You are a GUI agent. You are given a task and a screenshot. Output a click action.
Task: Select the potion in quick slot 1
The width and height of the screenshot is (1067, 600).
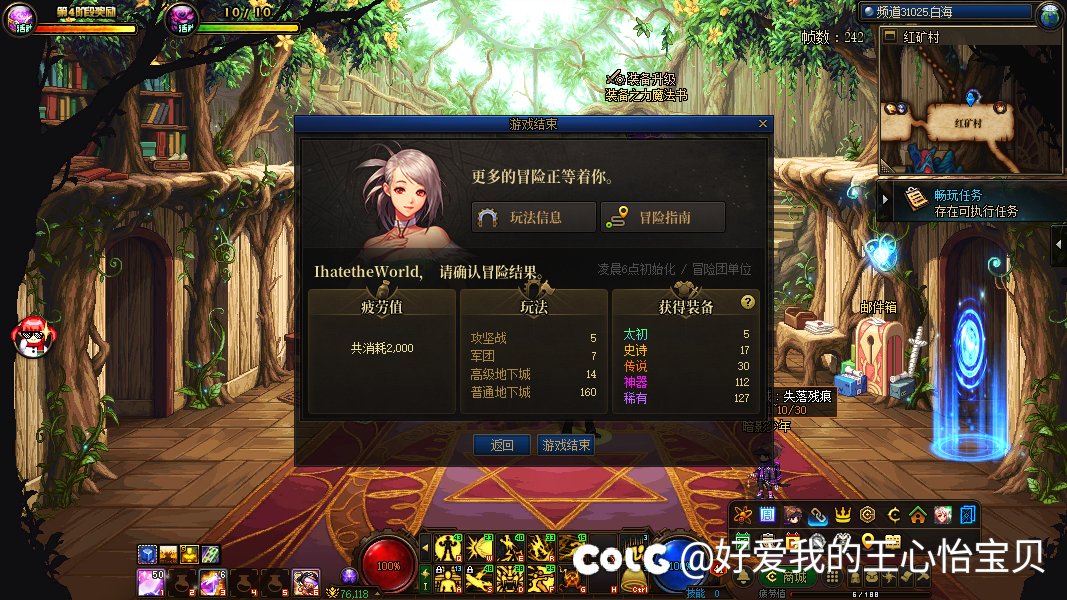pyautogui.click(x=151, y=580)
